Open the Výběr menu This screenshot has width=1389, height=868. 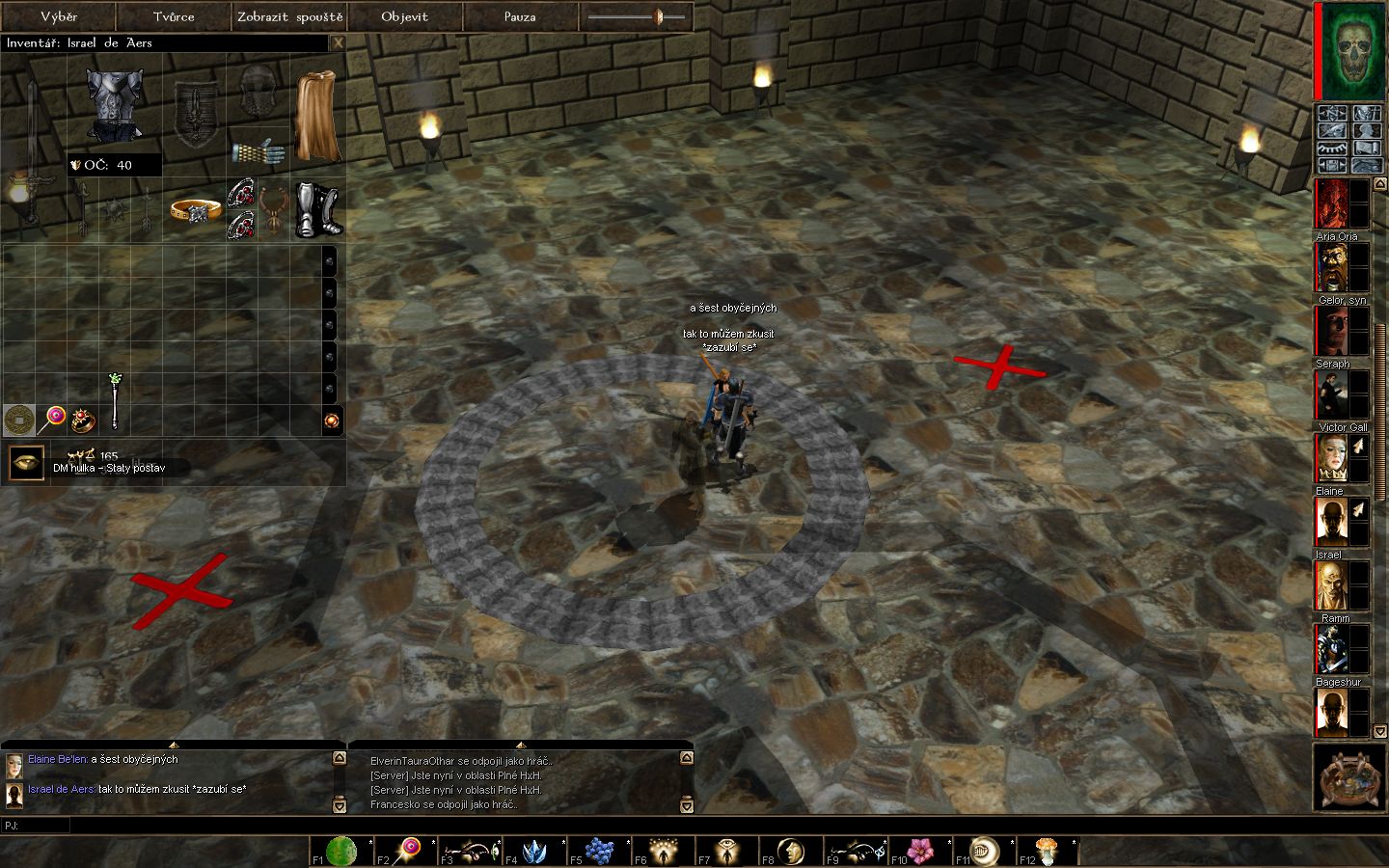point(58,16)
